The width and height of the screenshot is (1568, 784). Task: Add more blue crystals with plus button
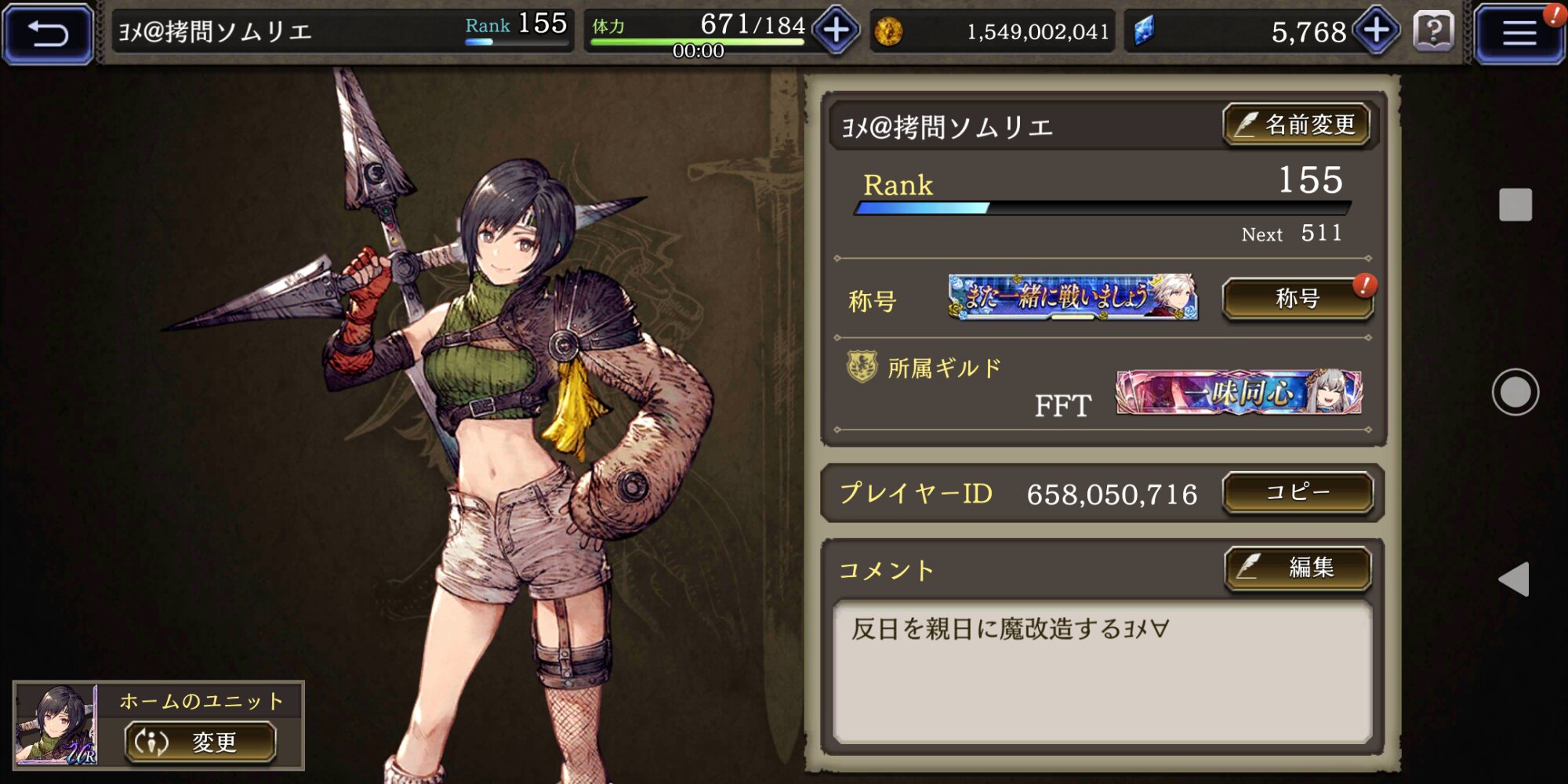pos(1377,31)
